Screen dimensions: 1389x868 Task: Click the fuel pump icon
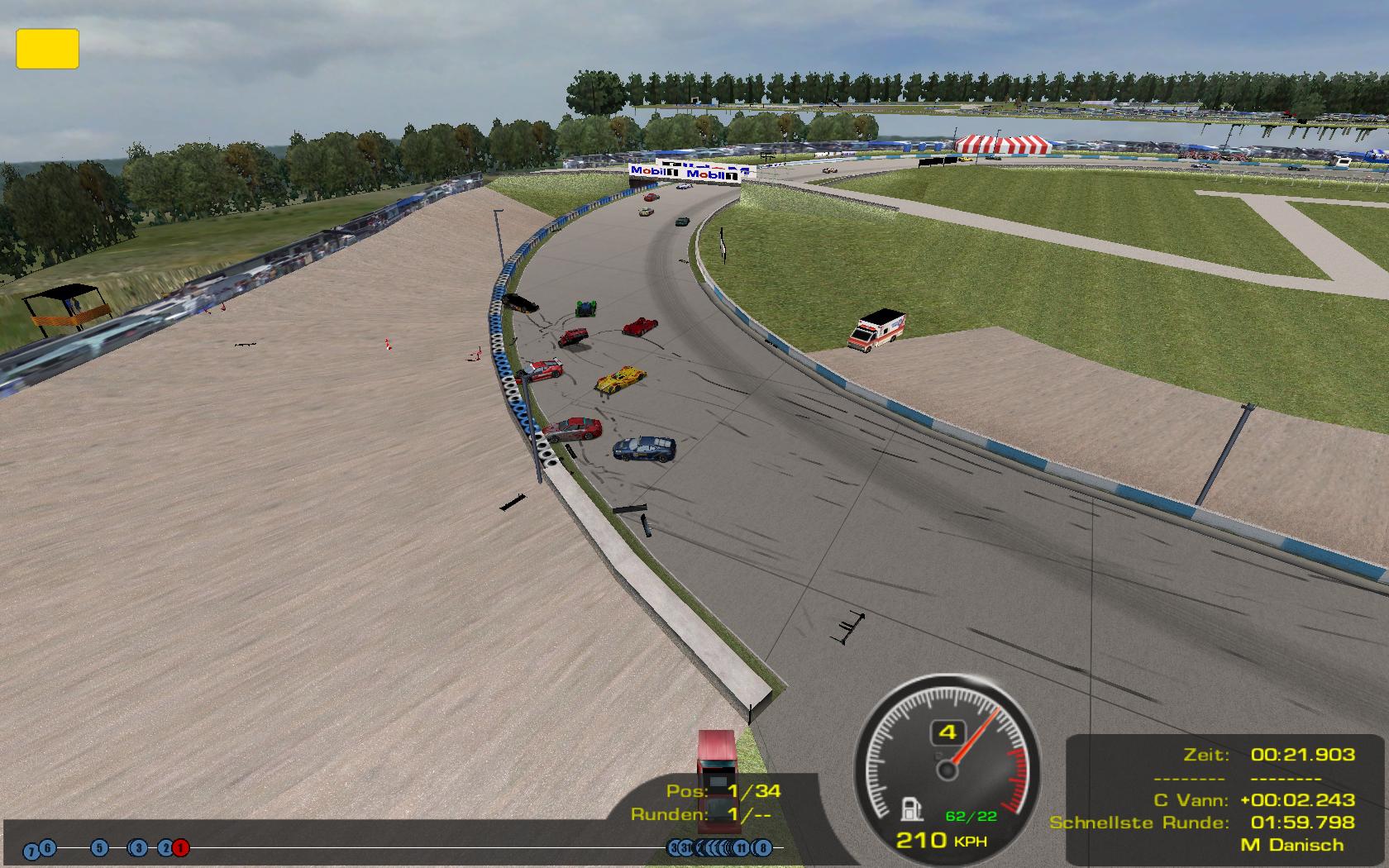pyautogui.click(x=910, y=808)
